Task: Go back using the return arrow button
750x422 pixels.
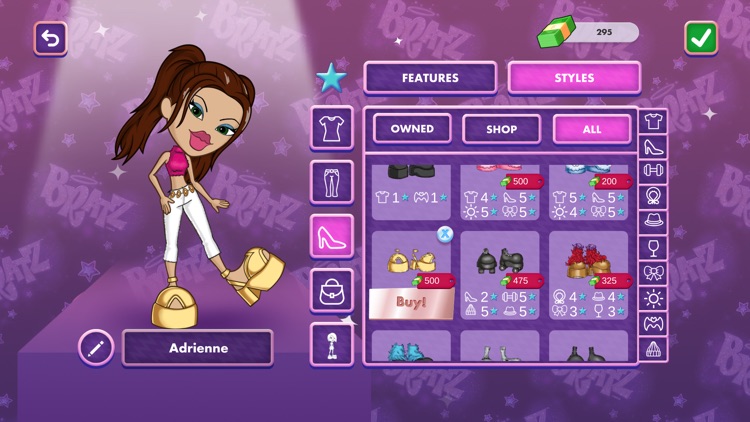Action: tap(50, 38)
